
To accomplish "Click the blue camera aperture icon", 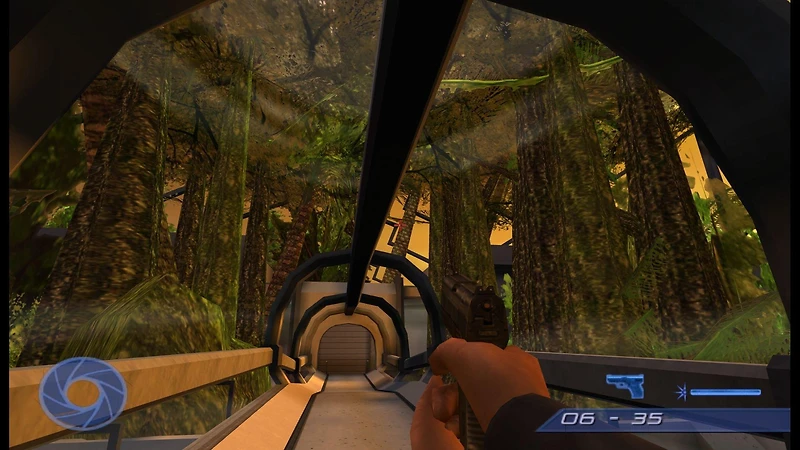I will (83, 393).
